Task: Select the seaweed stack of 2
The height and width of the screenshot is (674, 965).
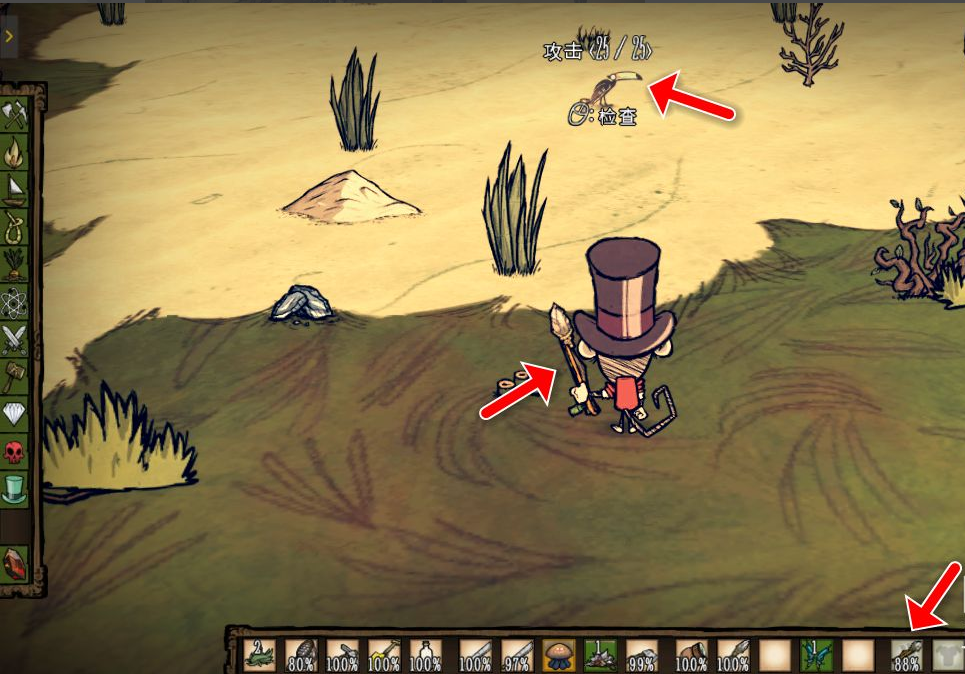Action: [260, 655]
